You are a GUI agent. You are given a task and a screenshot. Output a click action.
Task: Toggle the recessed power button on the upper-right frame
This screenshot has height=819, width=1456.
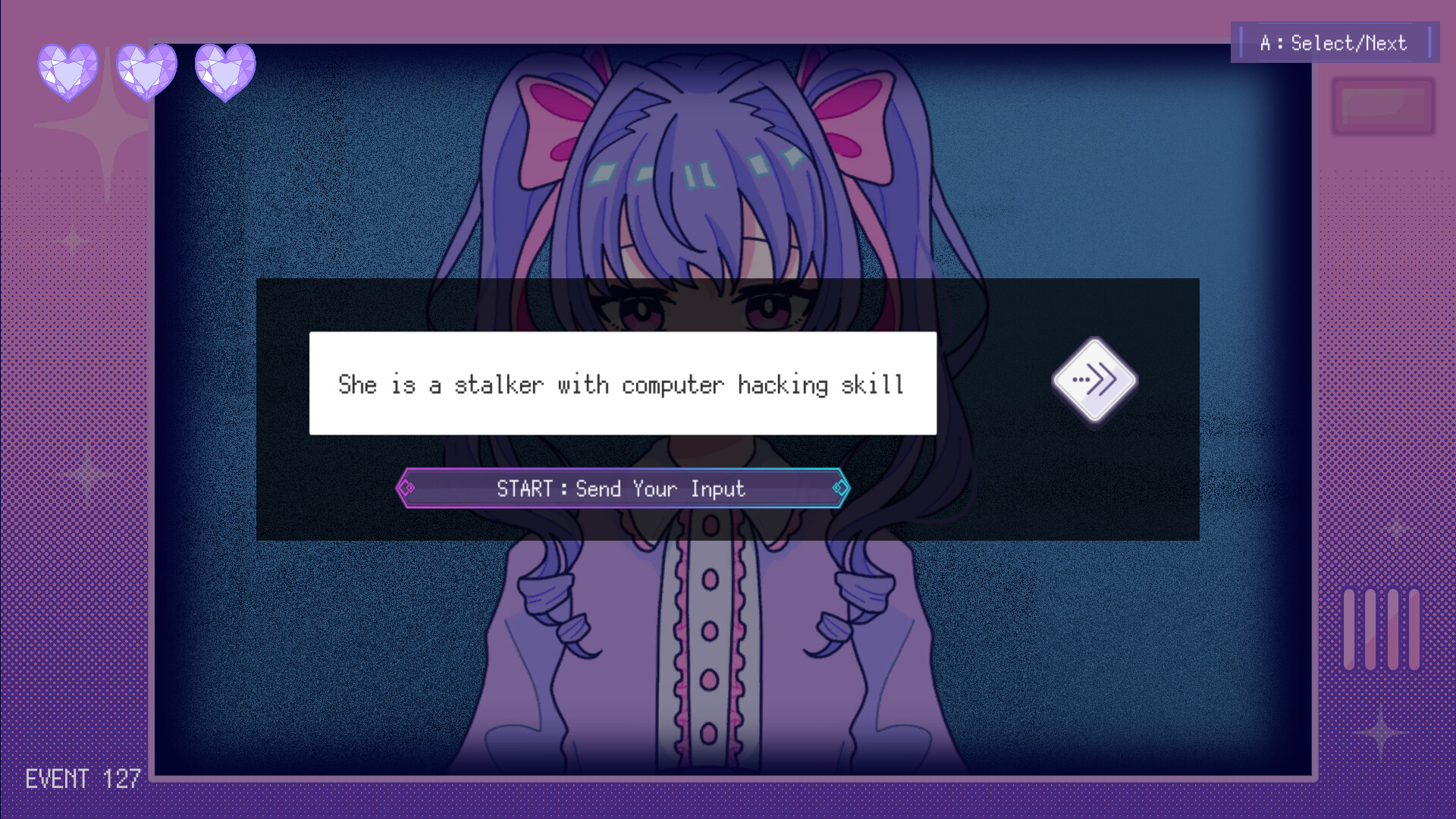1382,106
